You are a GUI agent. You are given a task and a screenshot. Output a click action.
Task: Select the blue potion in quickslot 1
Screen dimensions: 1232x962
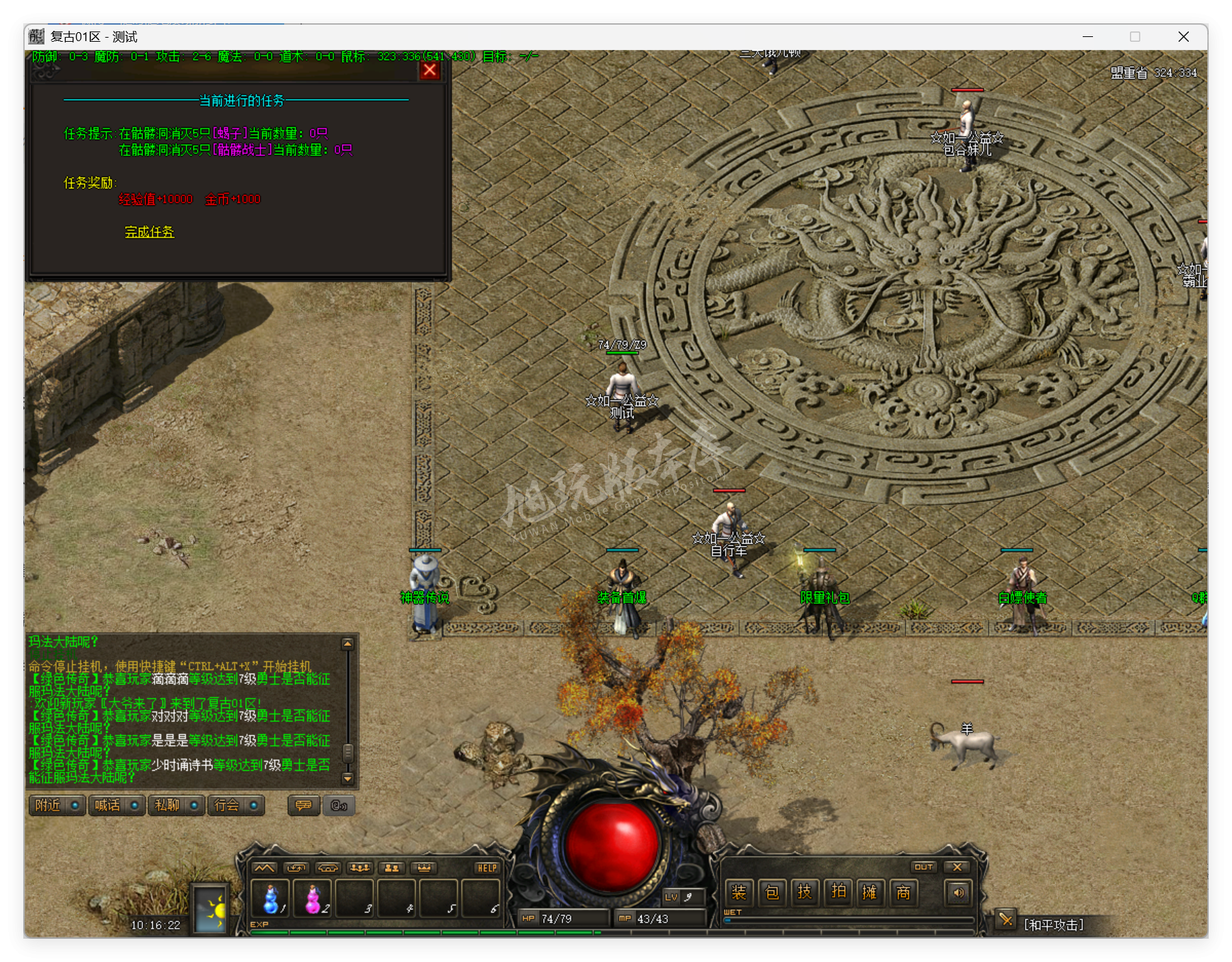pyautogui.click(x=271, y=899)
